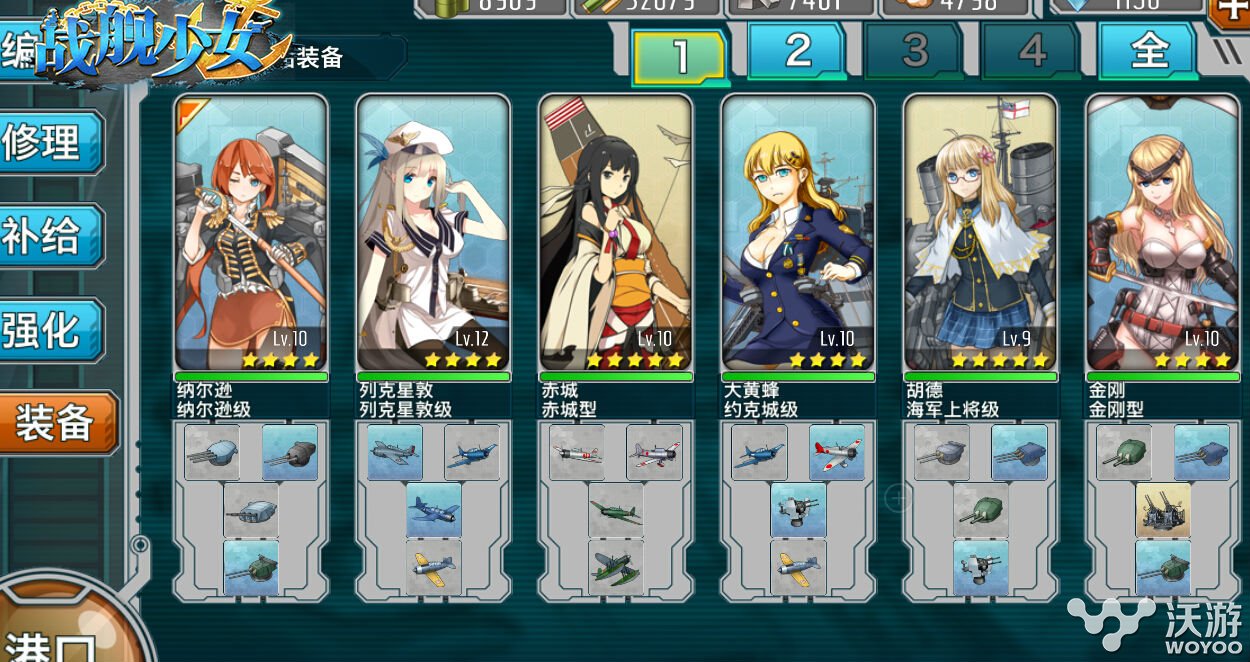The image size is (1250, 662).
Task: Pick the 大黄蜂 ship card
Action: click(x=798, y=233)
